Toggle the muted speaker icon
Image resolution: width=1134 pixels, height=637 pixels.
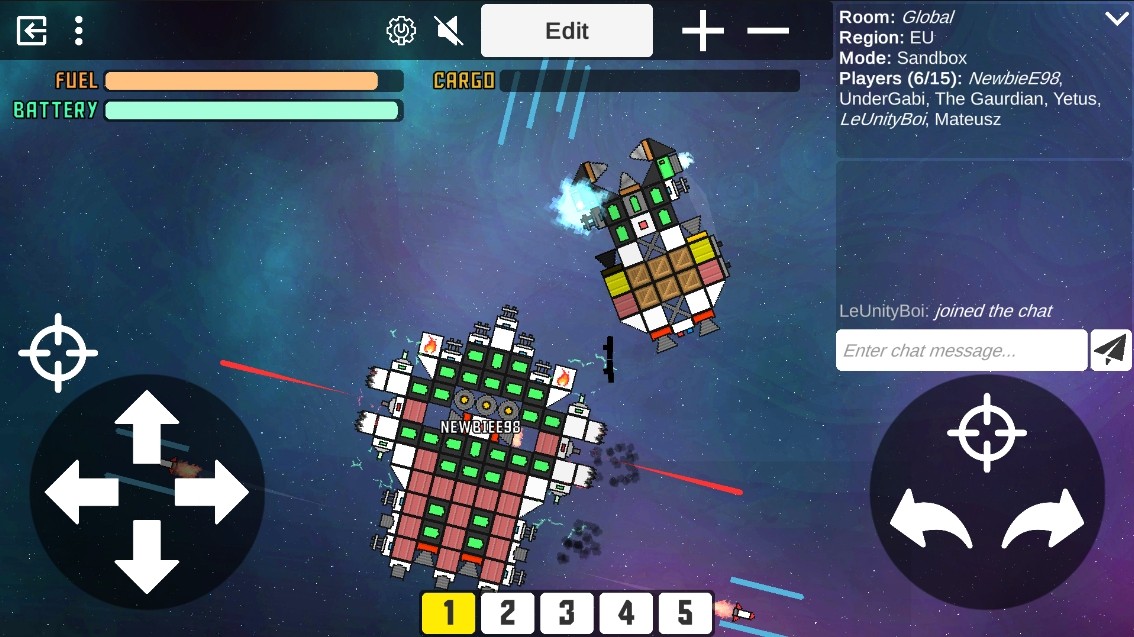[x=450, y=31]
